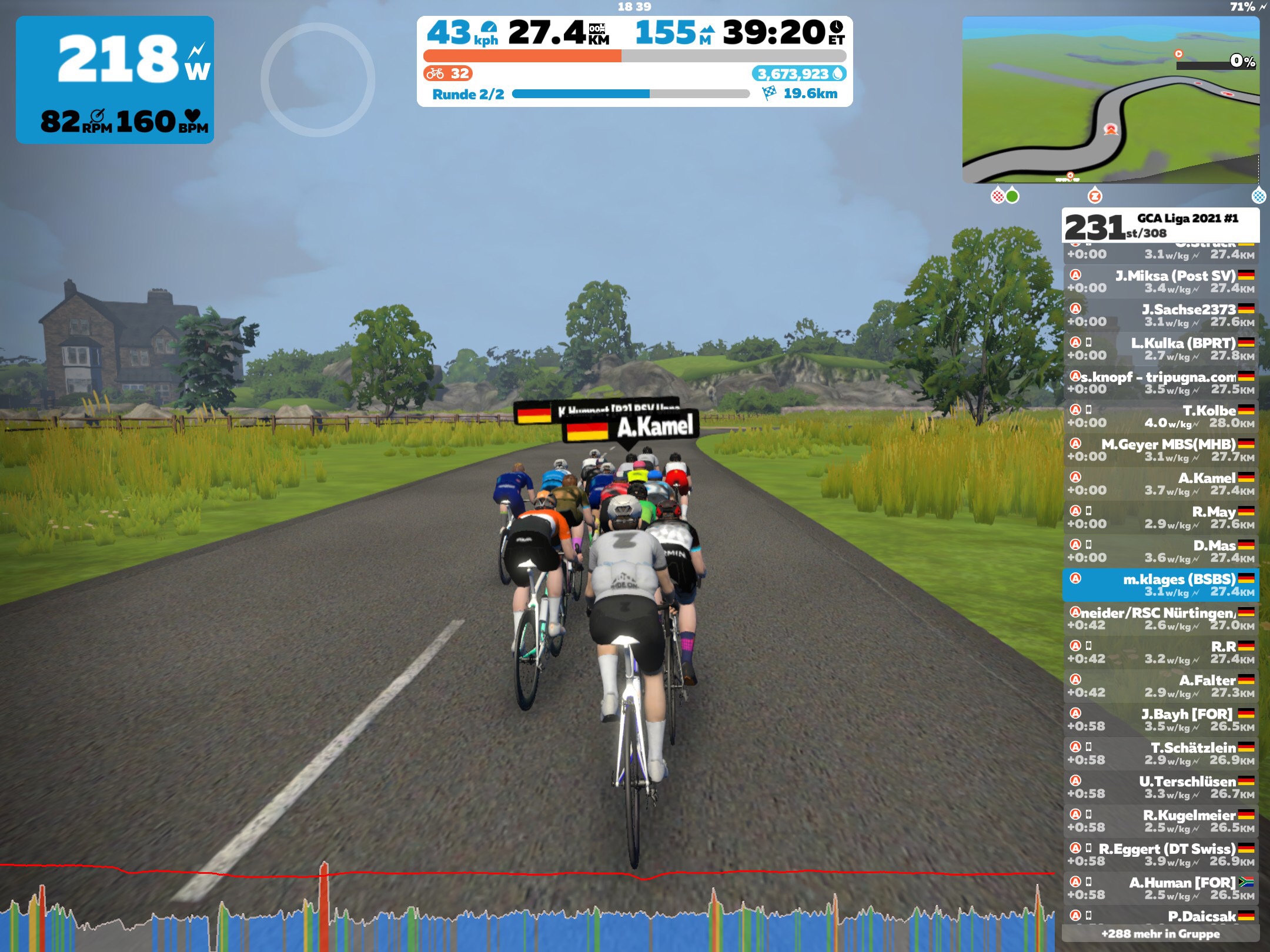Select L.Kulka (BPRT) rider row
The width and height of the screenshot is (1270, 952).
coord(1161,349)
